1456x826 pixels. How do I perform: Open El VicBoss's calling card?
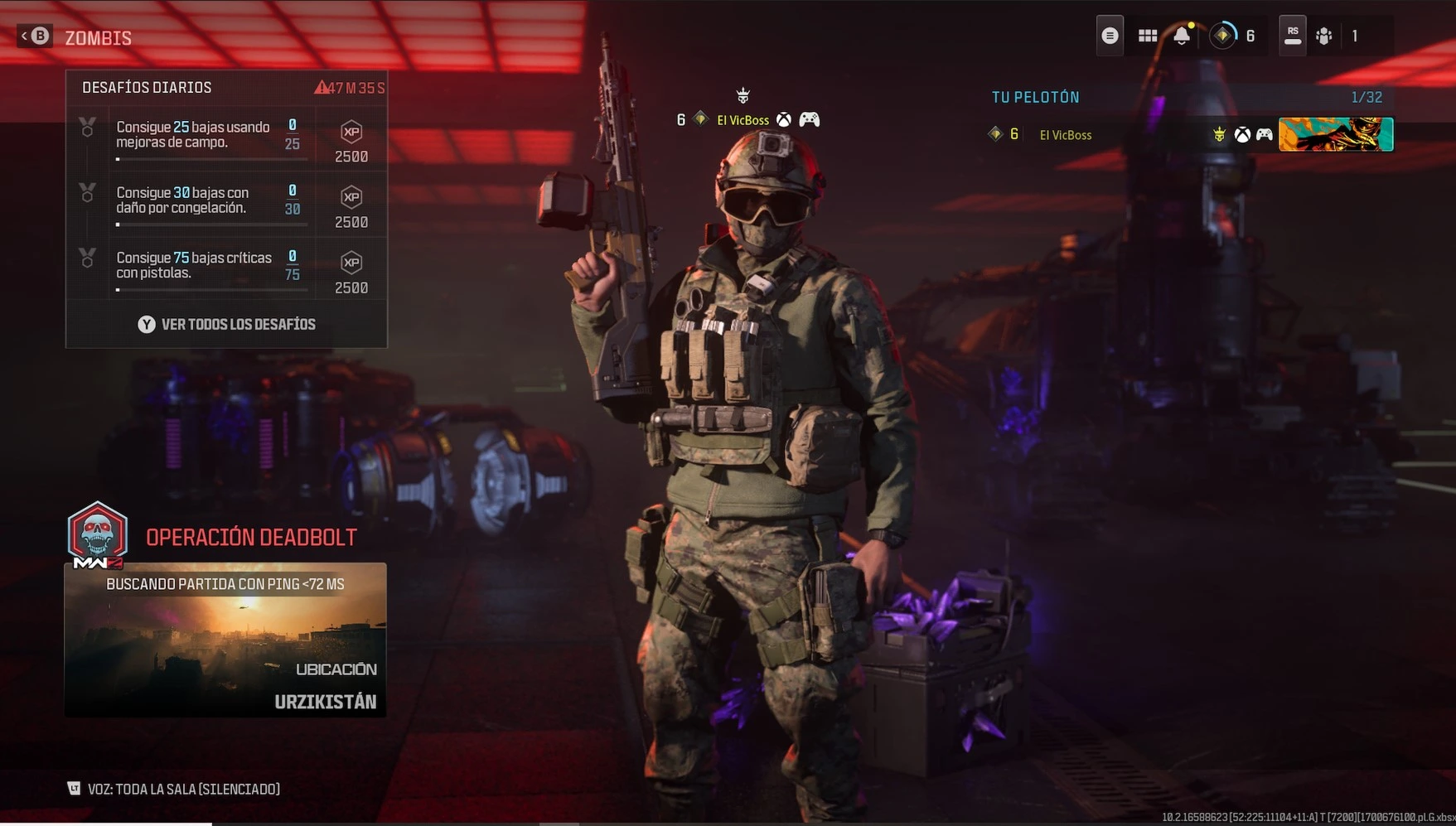point(1335,134)
